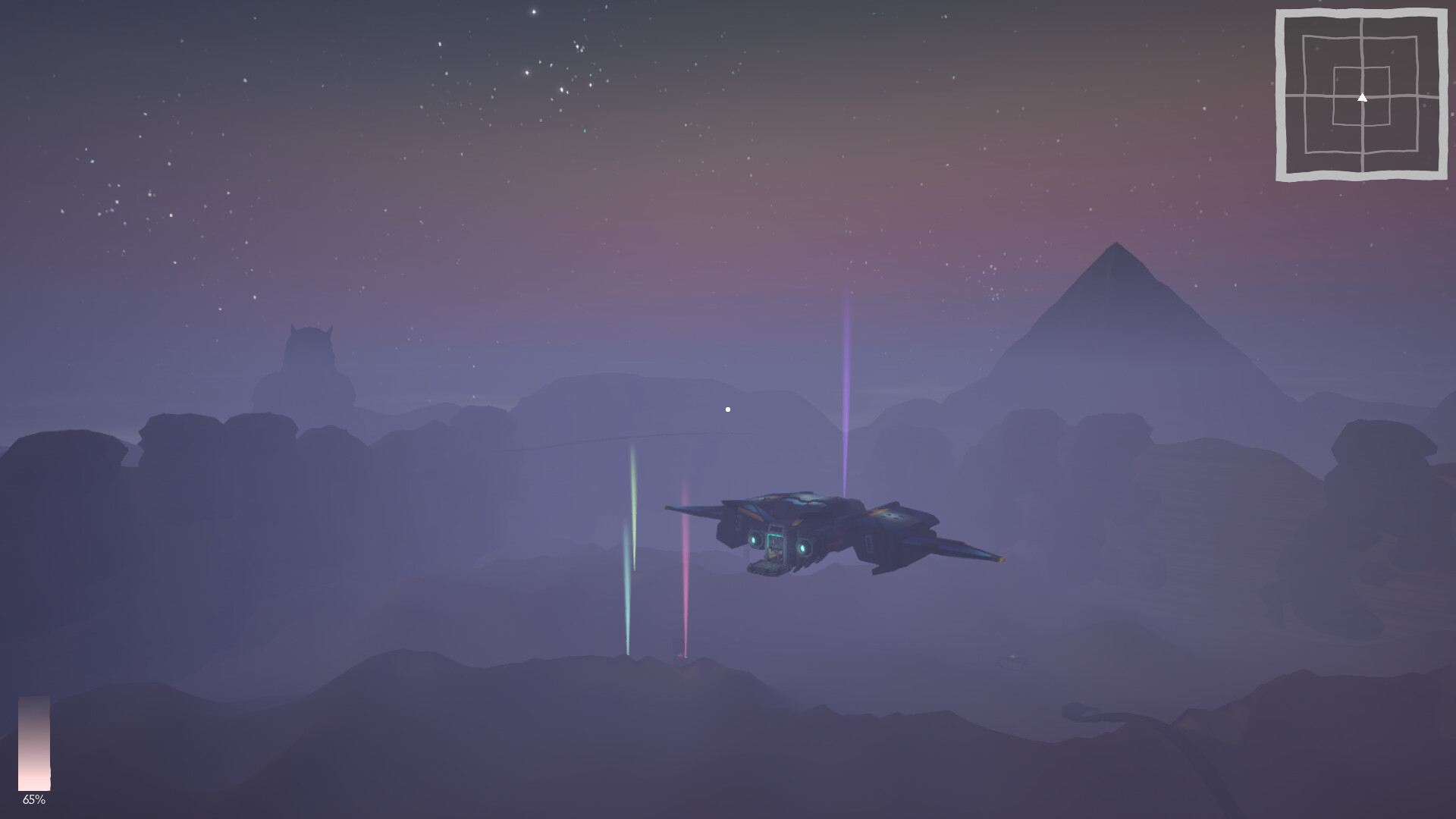Image resolution: width=1456 pixels, height=819 pixels.
Task: Click the white triangle player marker on the minimap
Action: [1363, 97]
